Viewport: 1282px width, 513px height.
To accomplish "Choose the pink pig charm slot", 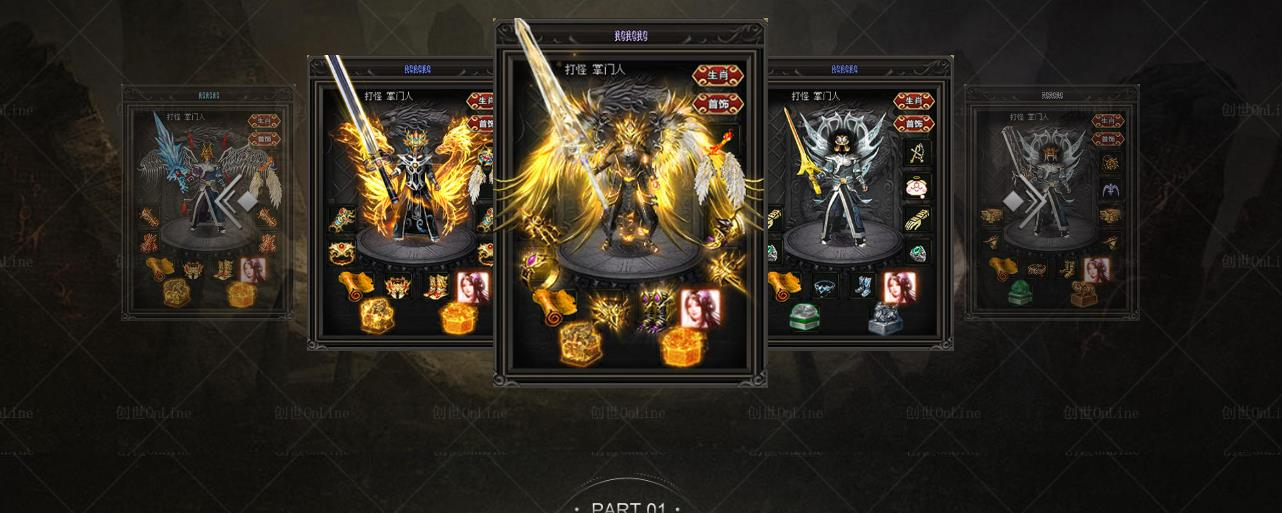I will 918,187.
